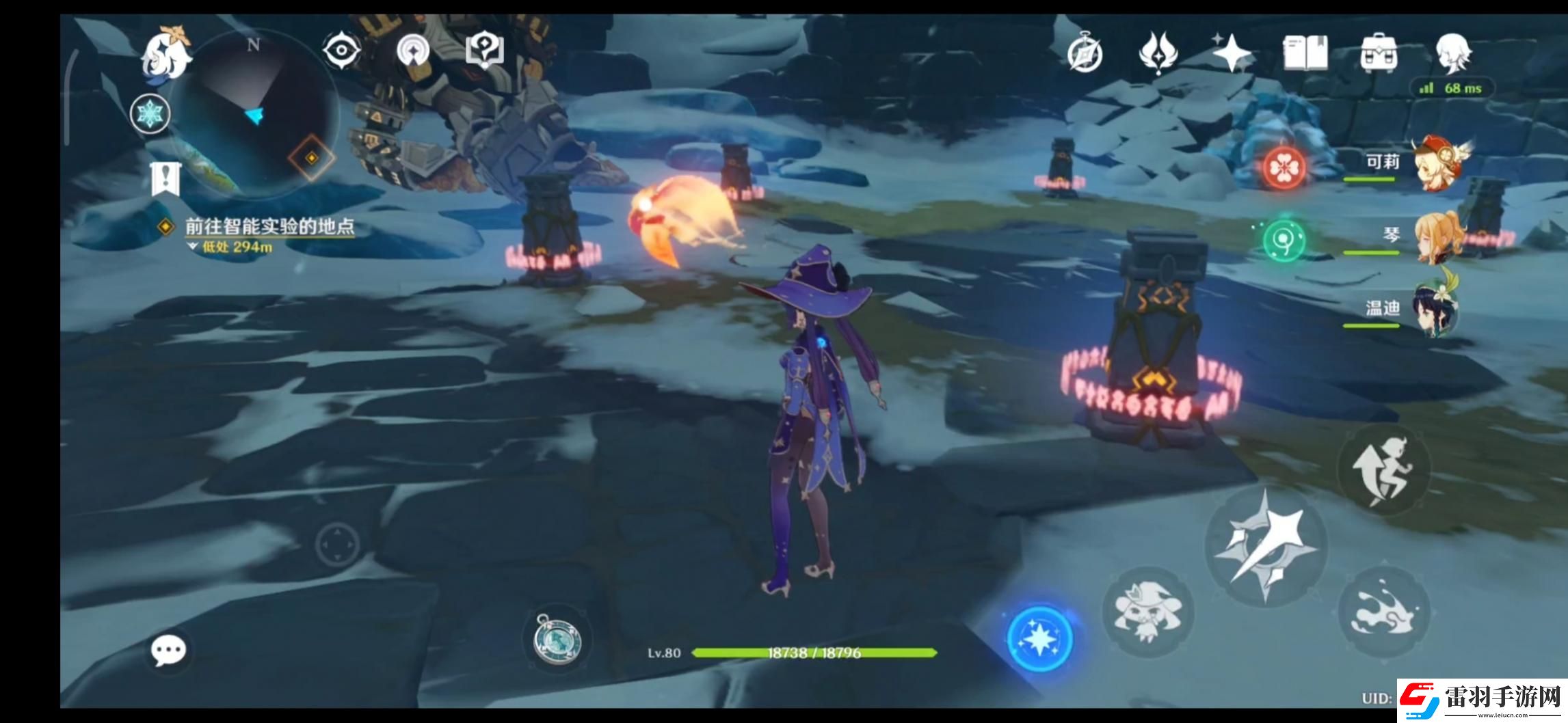Trigger the glowing blue elemental burst
This screenshot has width=1568, height=723.
pyautogui.click(x=1040, y=638)
